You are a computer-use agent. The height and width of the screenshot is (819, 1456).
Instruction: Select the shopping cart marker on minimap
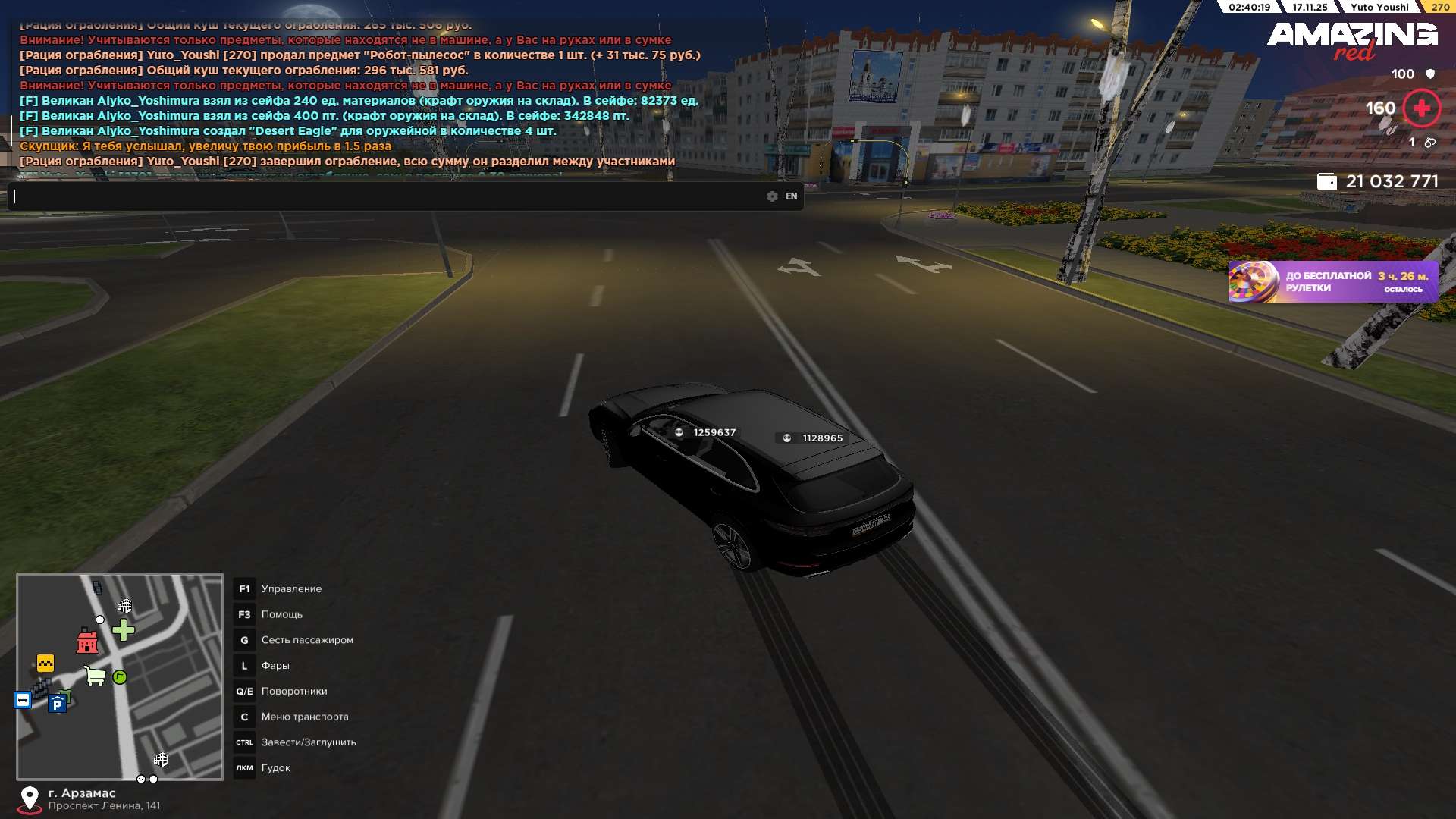(x=95, y=676)
